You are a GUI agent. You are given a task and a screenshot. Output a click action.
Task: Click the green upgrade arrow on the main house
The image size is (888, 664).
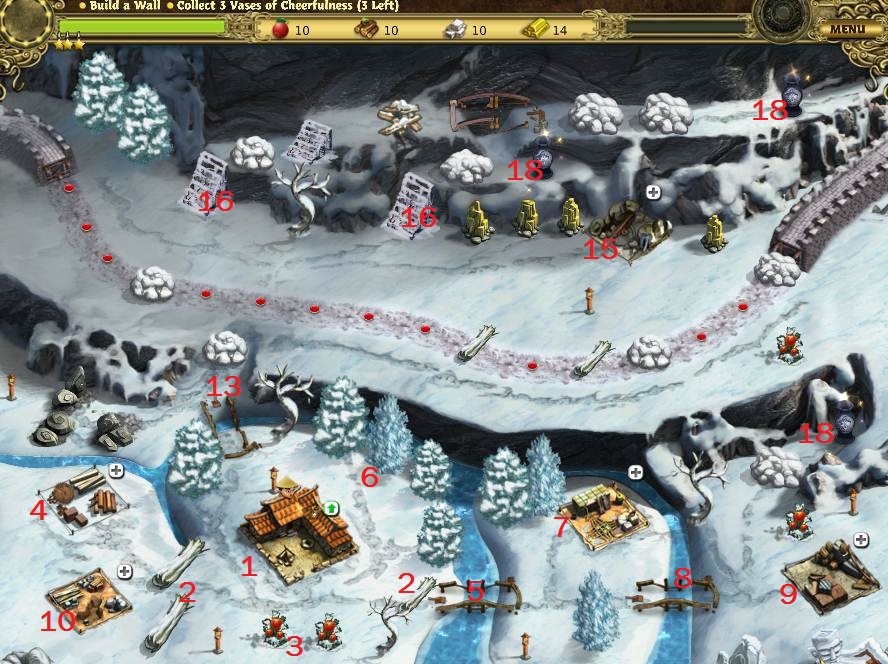tap(331, 509)
